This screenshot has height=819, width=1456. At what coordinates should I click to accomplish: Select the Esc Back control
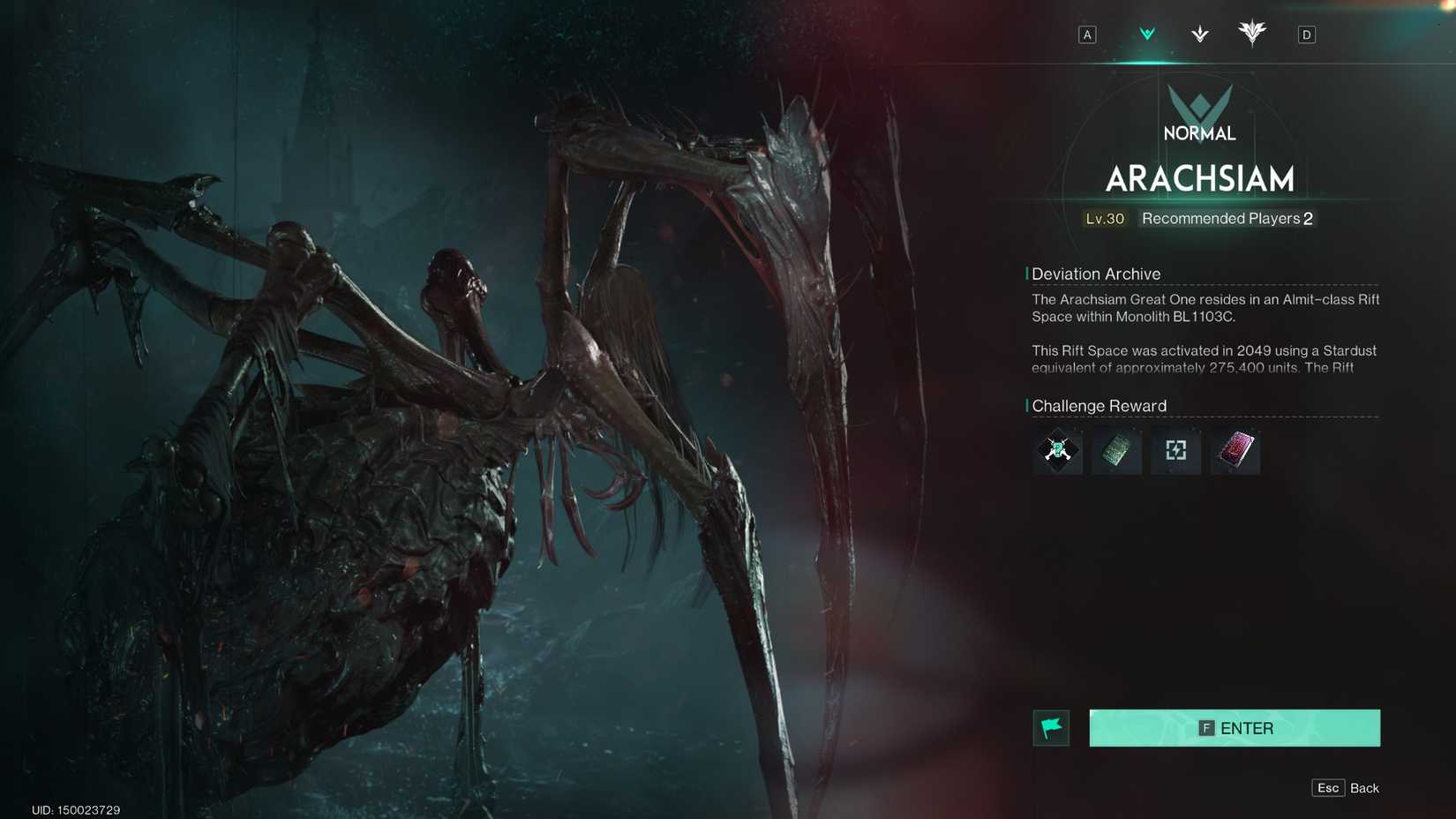tap(1345, 787)
